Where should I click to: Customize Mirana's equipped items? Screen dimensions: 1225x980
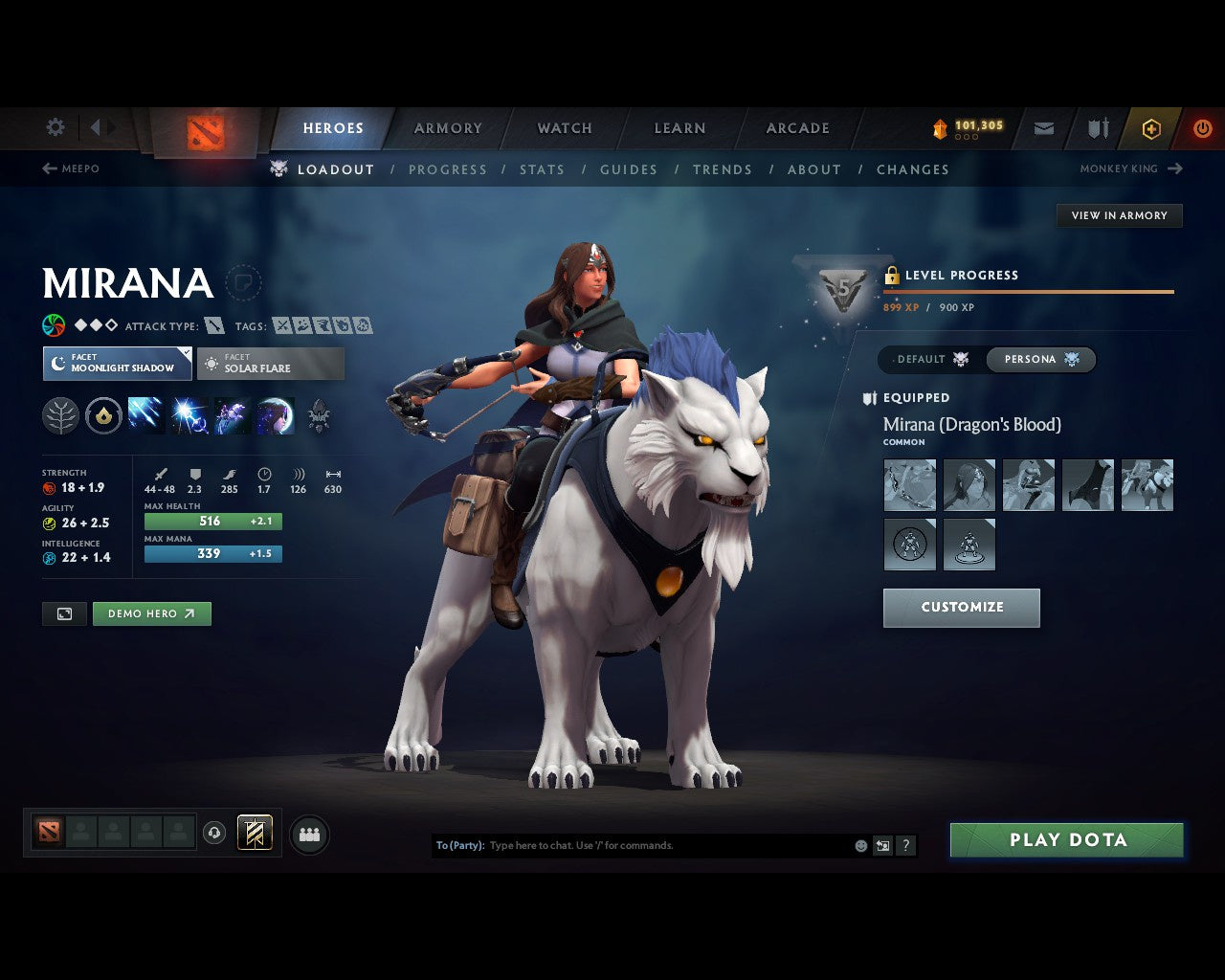tap(961, 608)
